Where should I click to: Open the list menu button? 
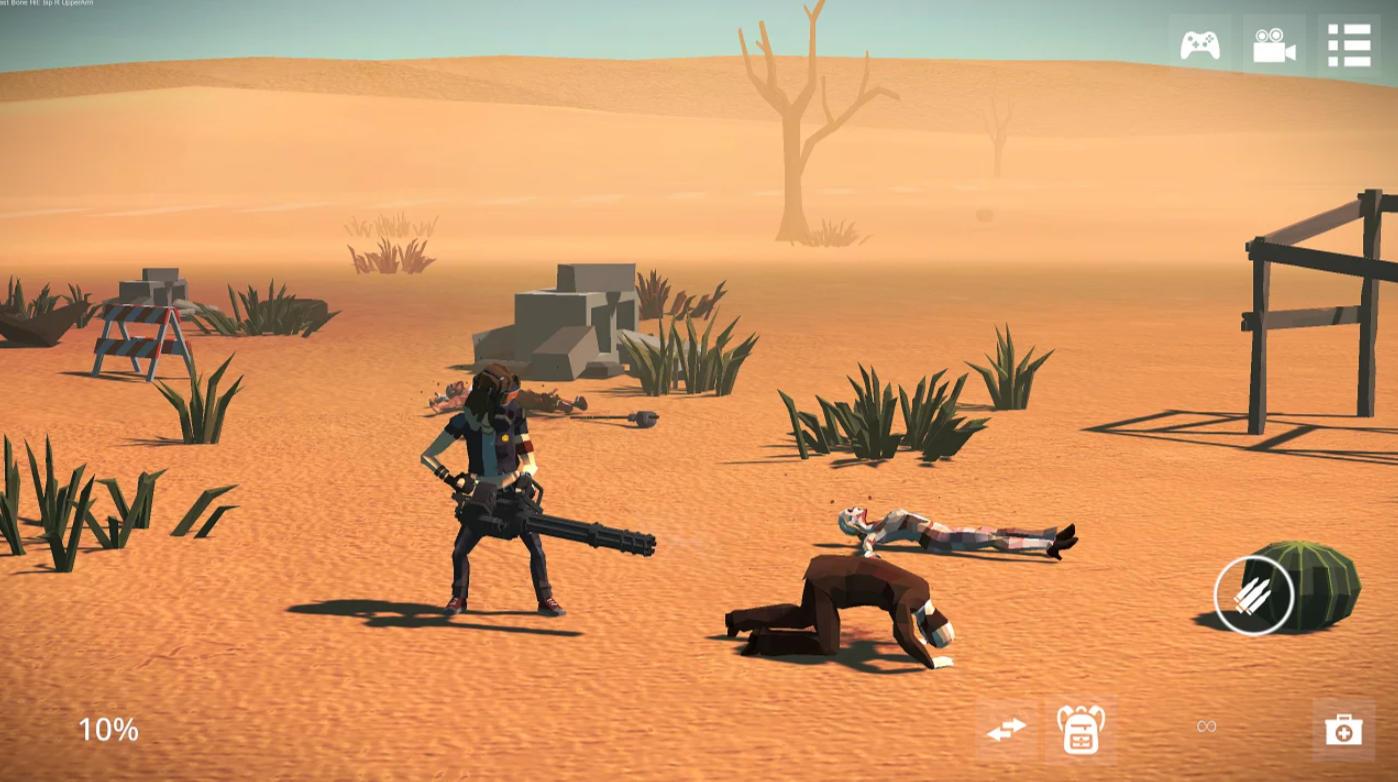click(x=1348, y=46)
